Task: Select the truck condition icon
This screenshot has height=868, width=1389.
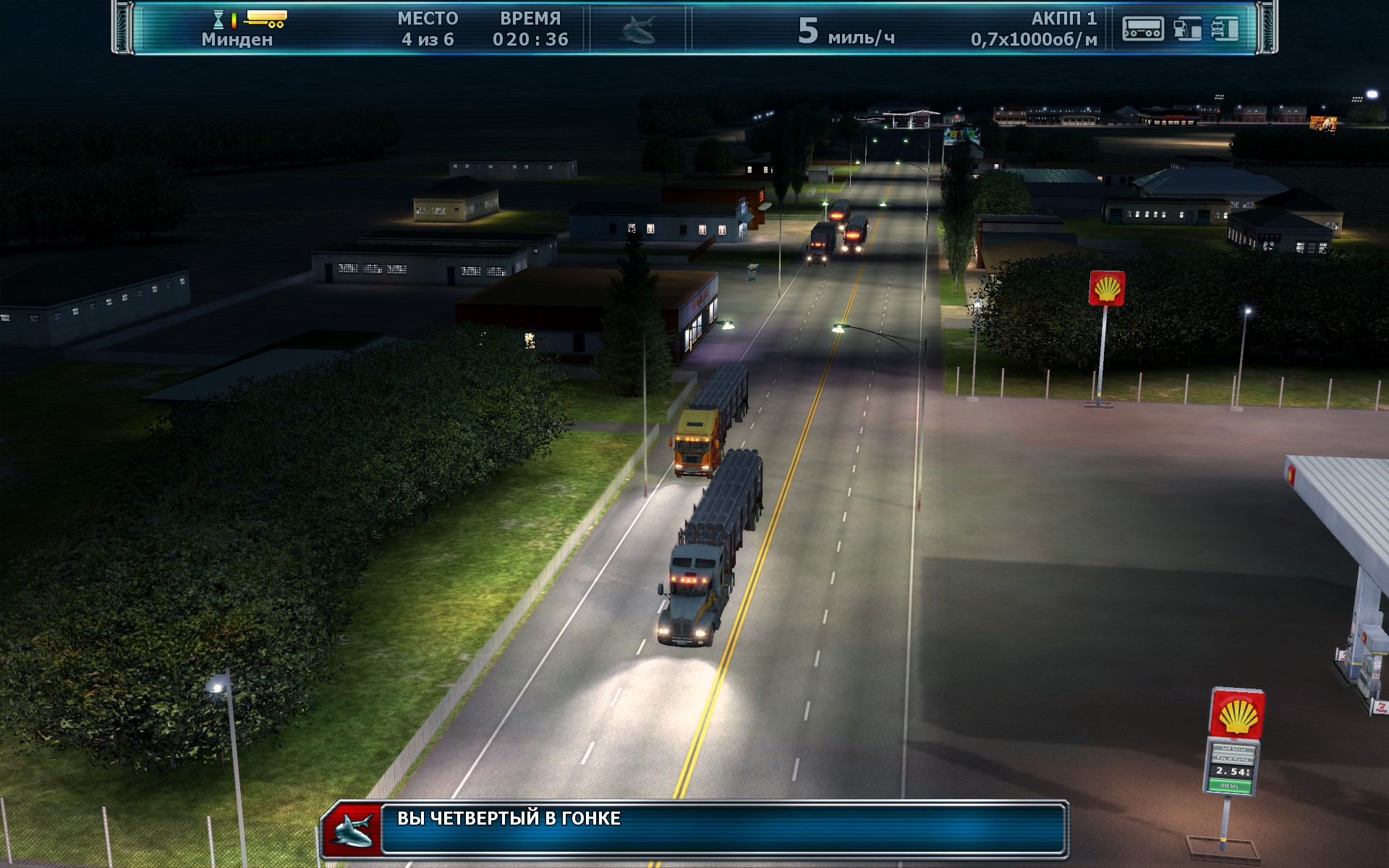Action: (1225, 29)
